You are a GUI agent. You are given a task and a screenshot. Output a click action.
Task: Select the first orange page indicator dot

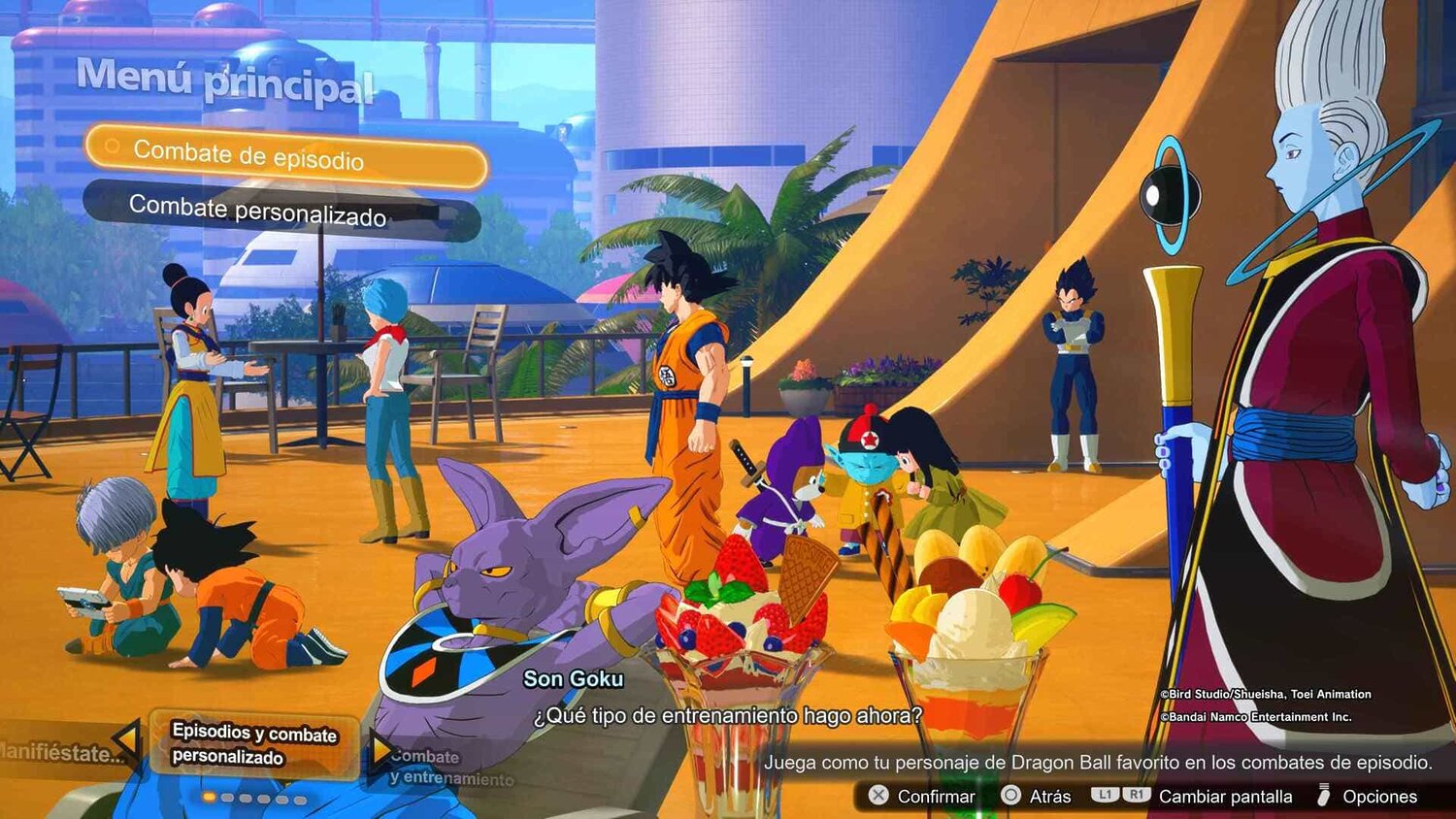coord(209,797)
